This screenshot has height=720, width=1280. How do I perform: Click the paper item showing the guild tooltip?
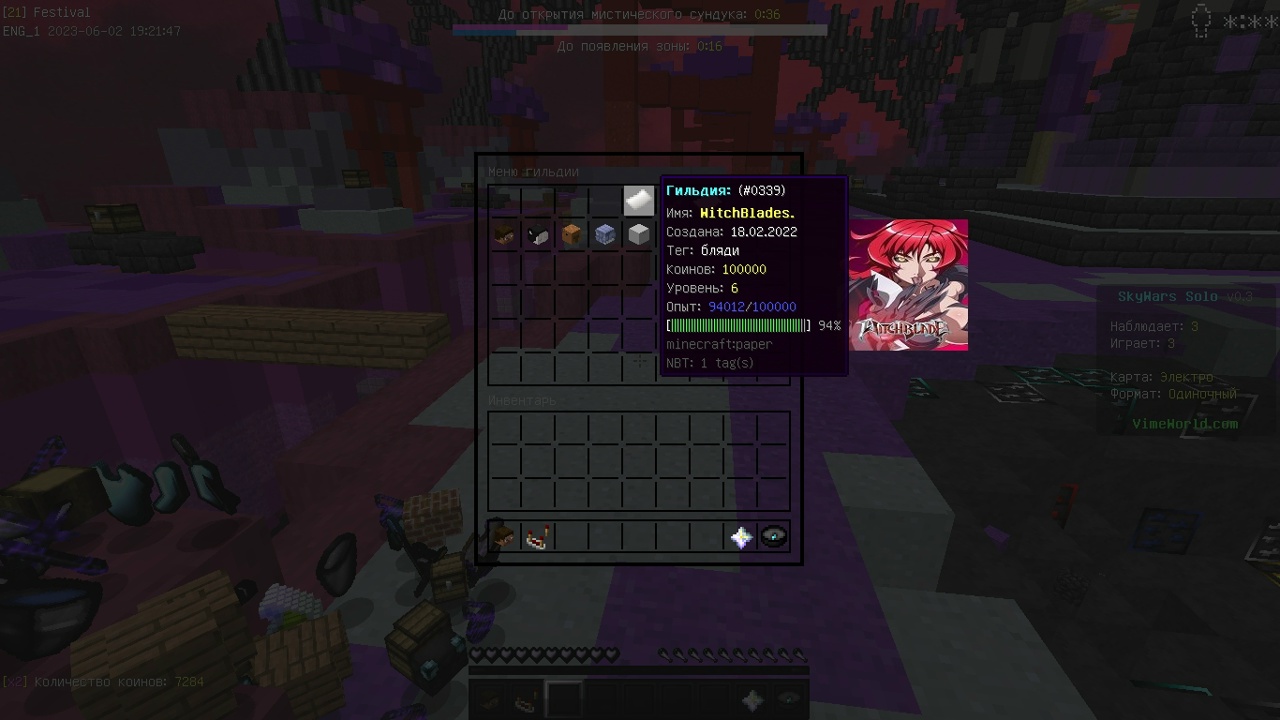[x=639, y=200]
